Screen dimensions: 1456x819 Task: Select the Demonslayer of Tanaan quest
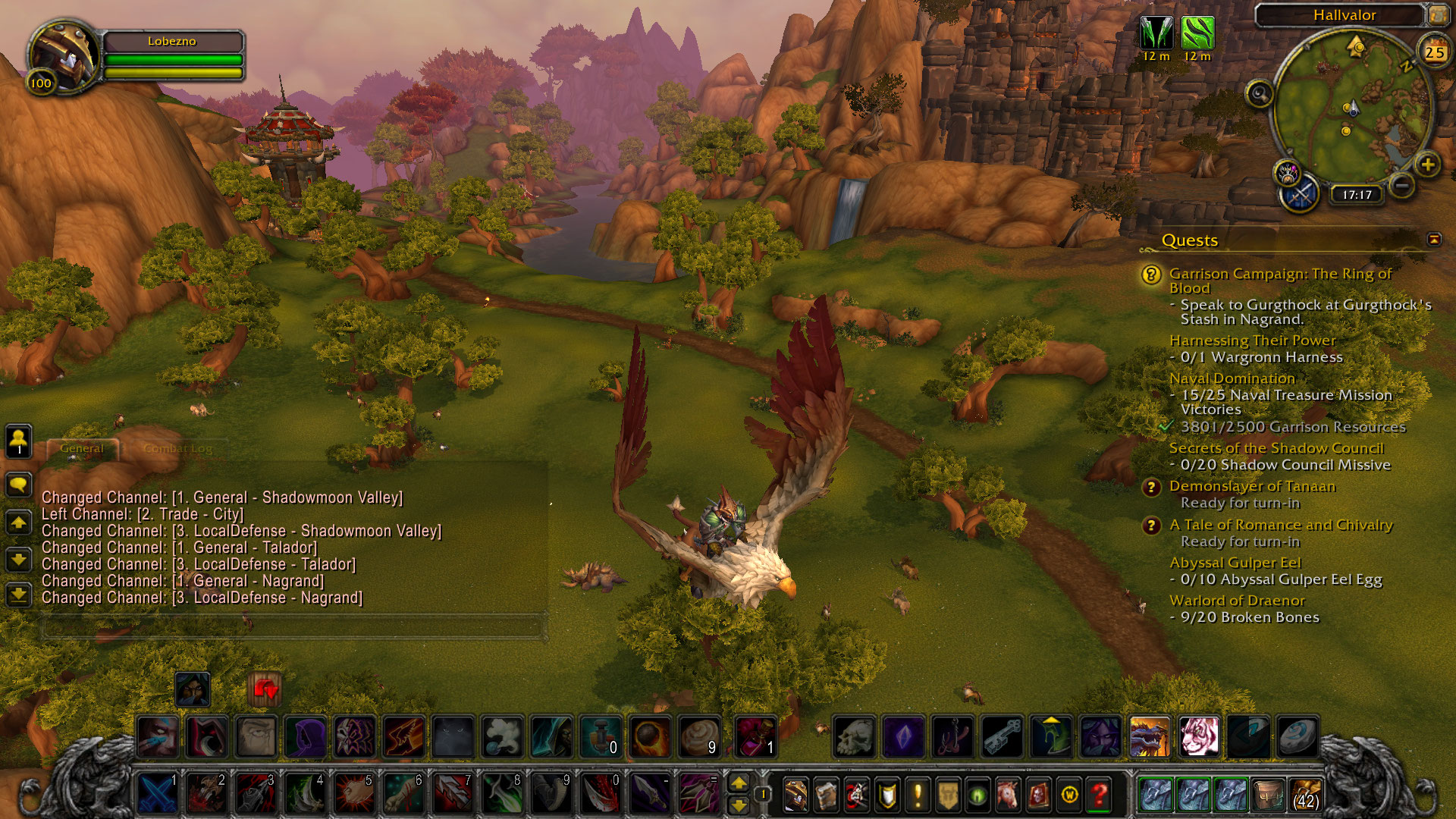[x=1251, y=486]
